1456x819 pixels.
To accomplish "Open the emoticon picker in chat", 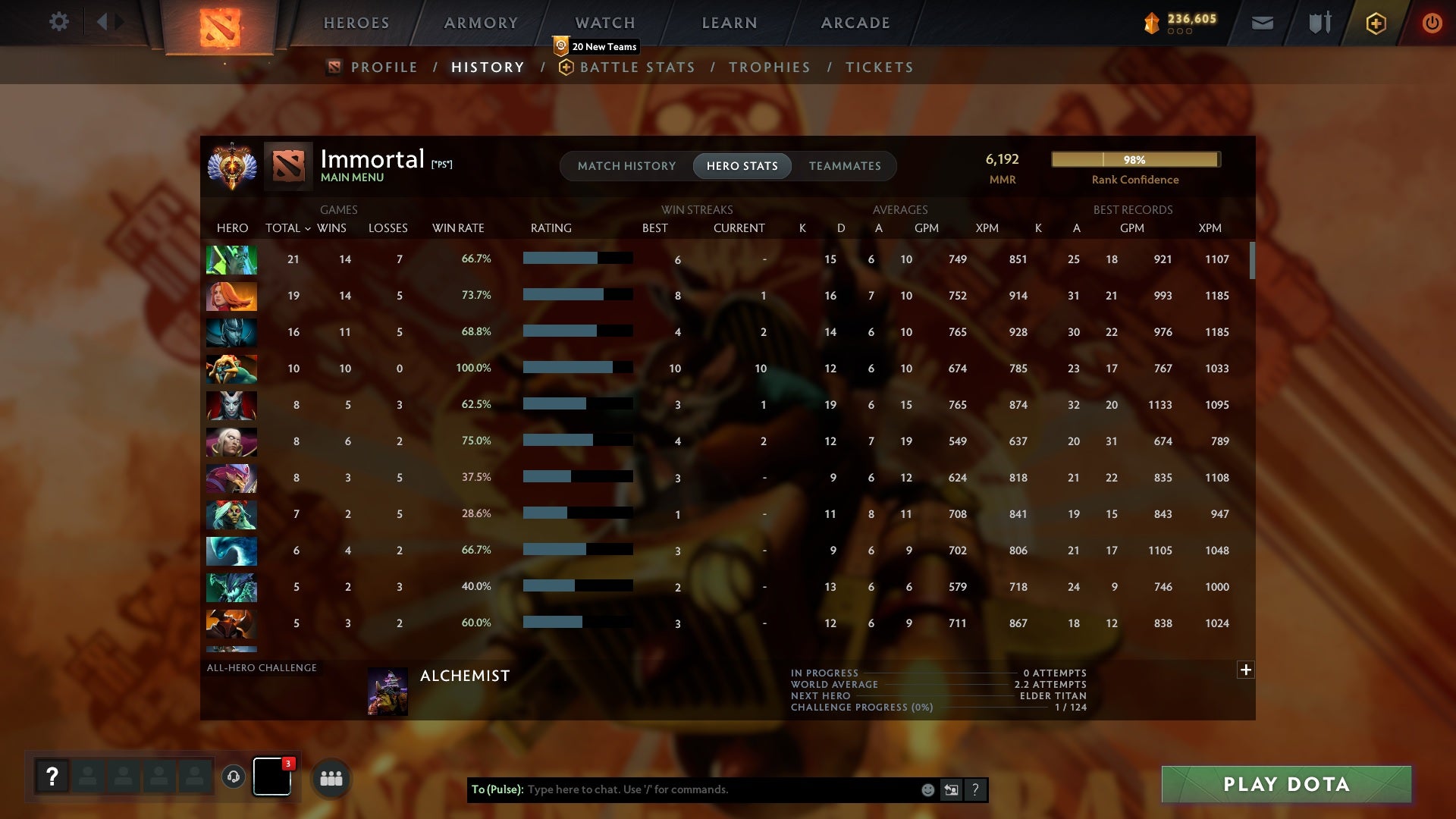I will (927, 789).
